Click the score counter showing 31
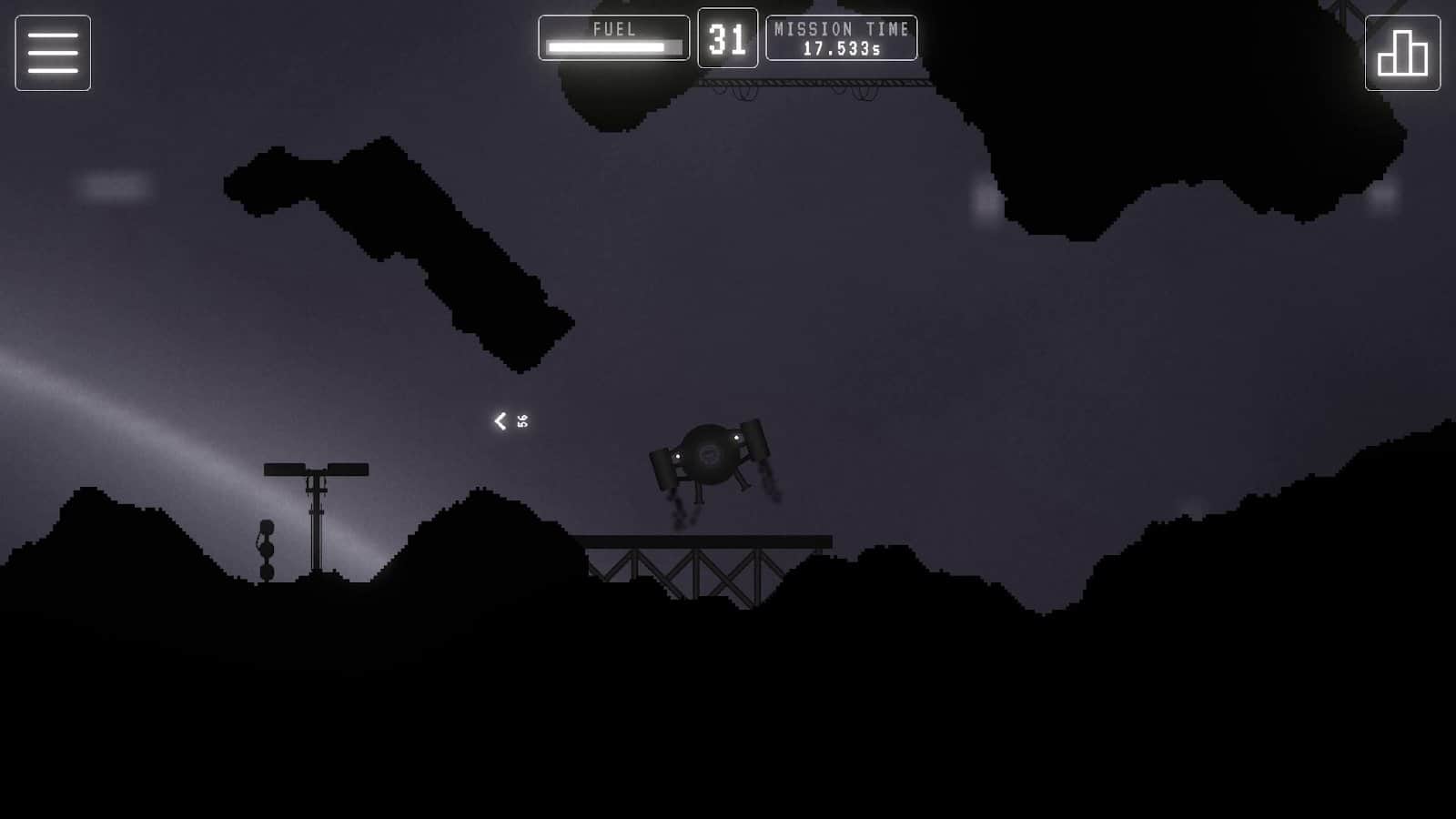This screenshot has width=1456, height=819. point(728,39)
